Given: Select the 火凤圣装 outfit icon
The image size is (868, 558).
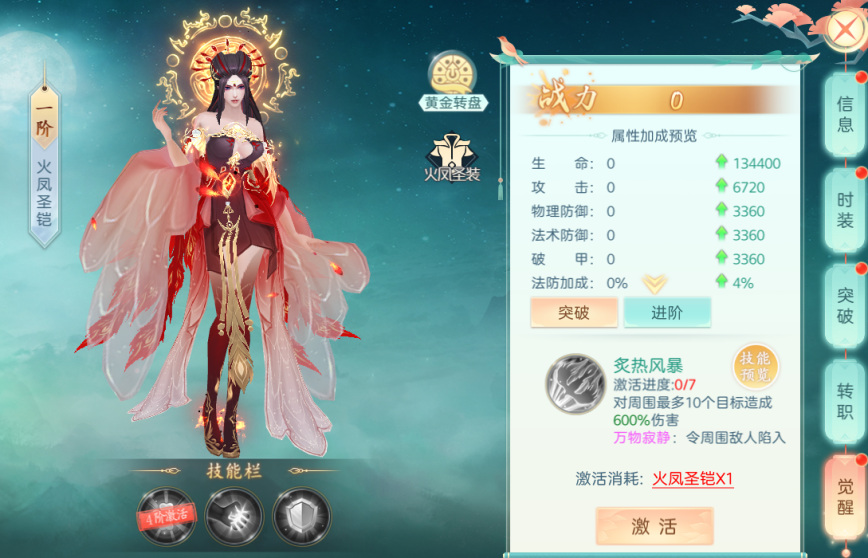Looking at the screenshot, I should coord(451,158).
